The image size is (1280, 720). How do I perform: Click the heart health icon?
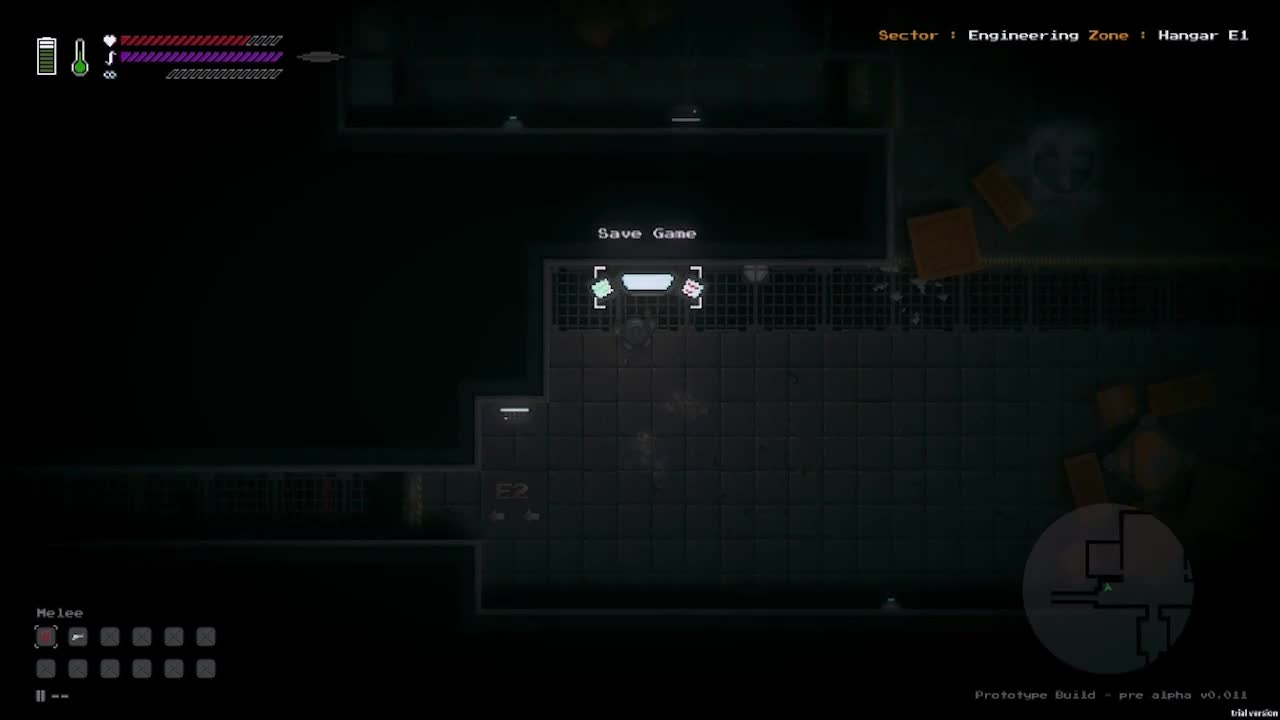pos(110,40)
